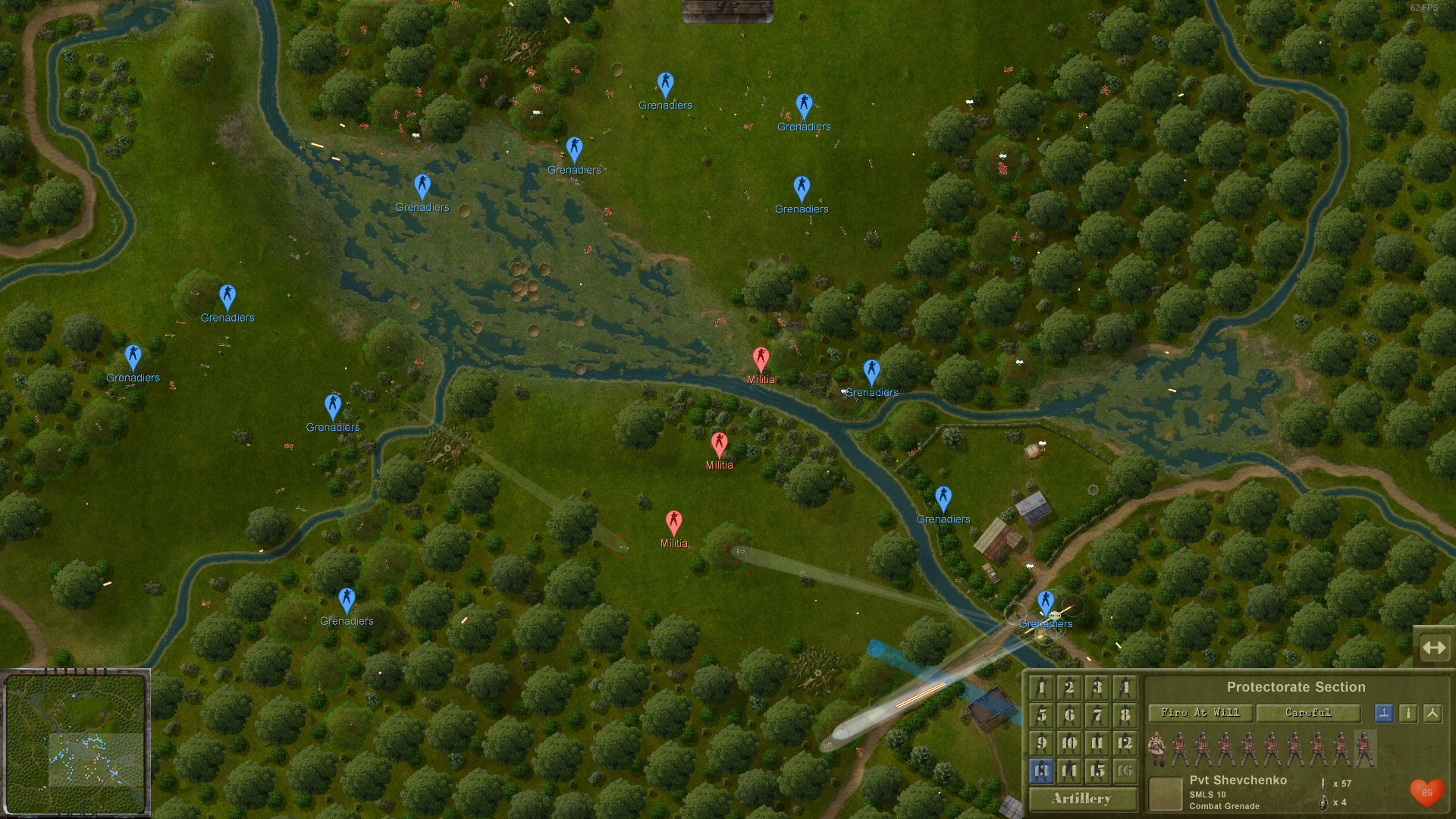Image resolution: width=1456 pixels, height=819 pixels.
Task: Select squad number 6
Action: click(1069, 715)
